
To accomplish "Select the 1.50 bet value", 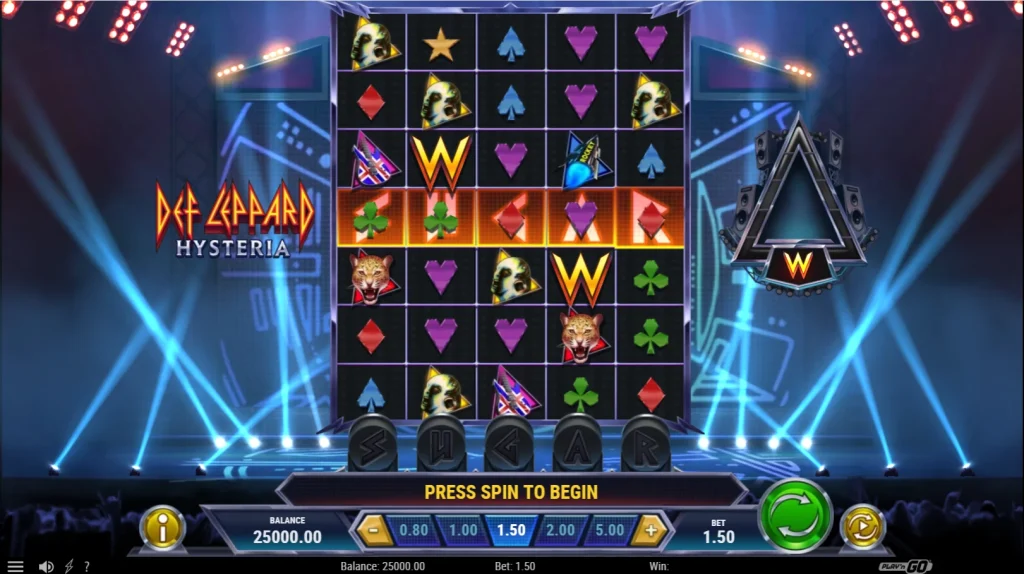I will point(511,530).
